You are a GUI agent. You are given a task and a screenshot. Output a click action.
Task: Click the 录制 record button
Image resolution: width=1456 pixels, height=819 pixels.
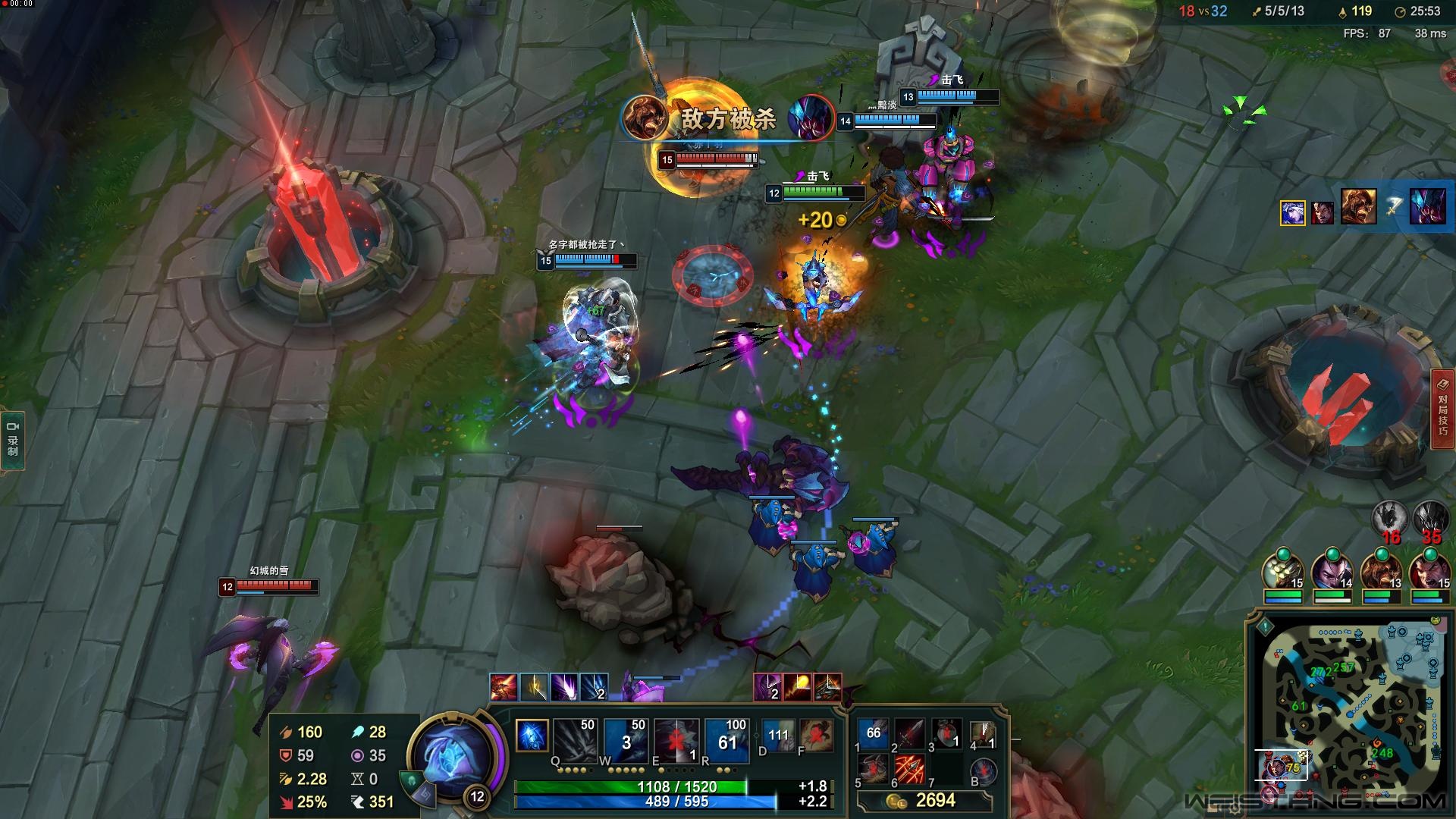[x=13, y=441]
